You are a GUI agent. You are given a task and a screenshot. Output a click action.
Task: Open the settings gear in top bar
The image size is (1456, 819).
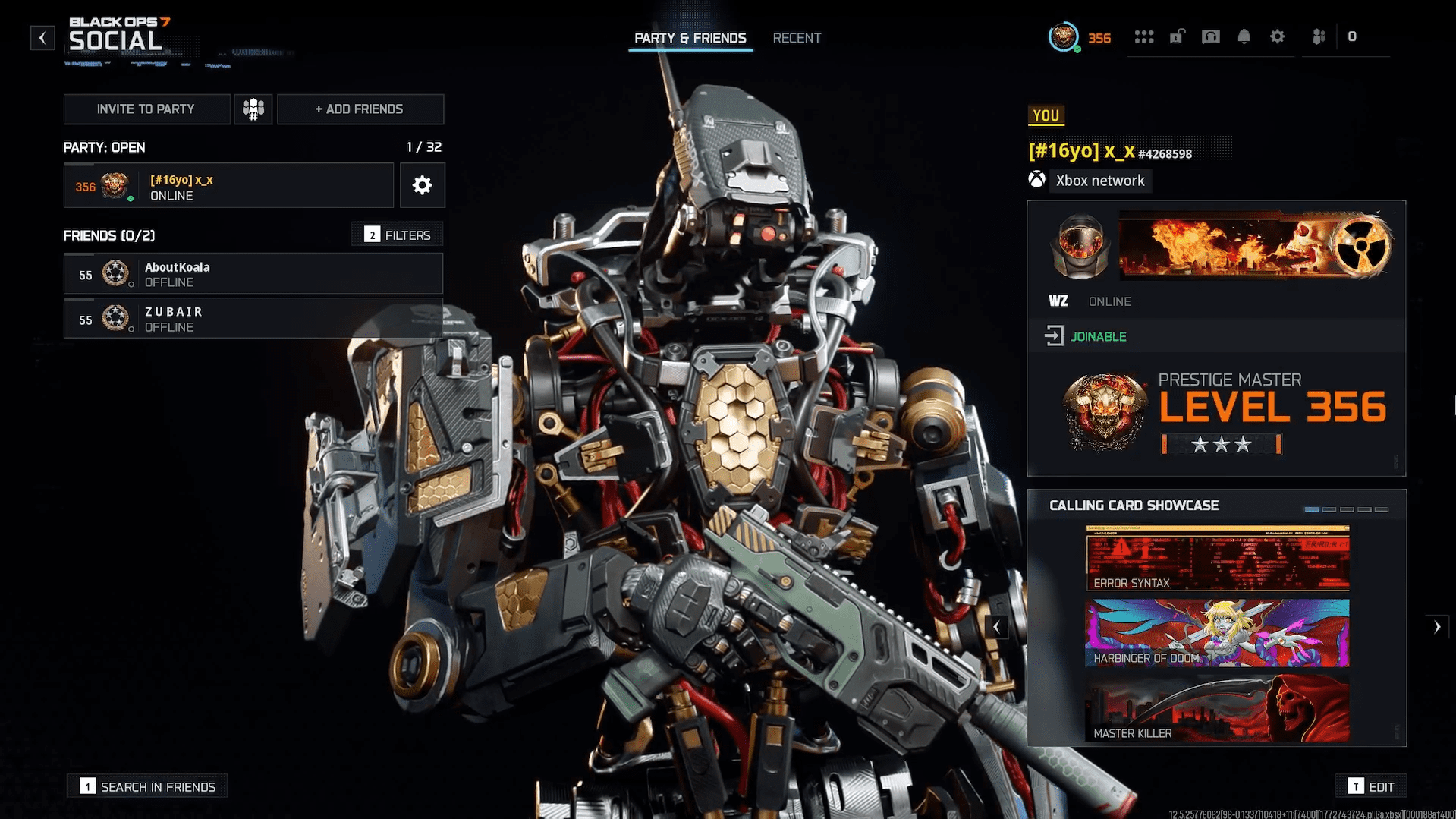[x=1277, y=37]
